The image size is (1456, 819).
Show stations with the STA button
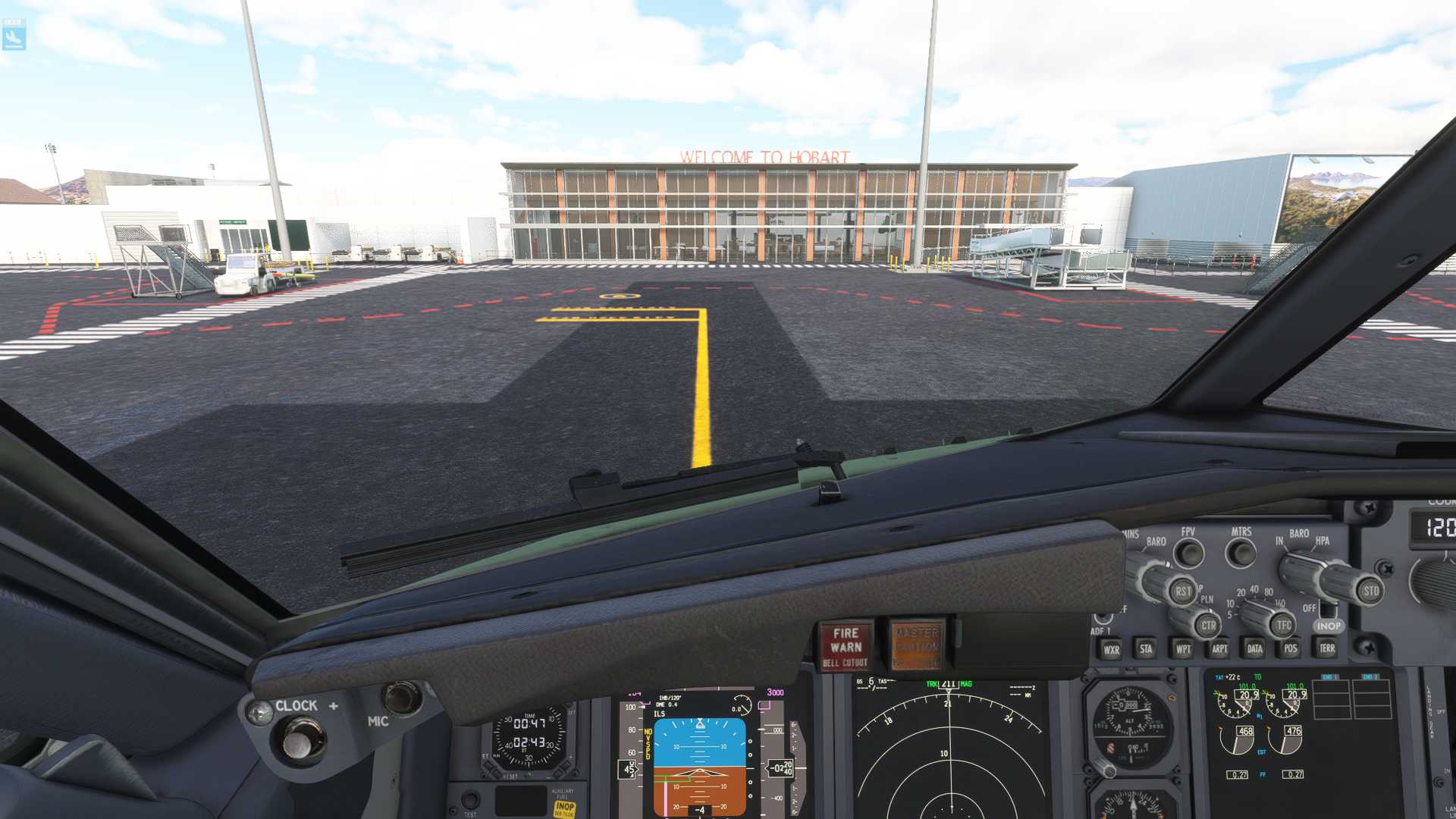tap(1146, 649)
